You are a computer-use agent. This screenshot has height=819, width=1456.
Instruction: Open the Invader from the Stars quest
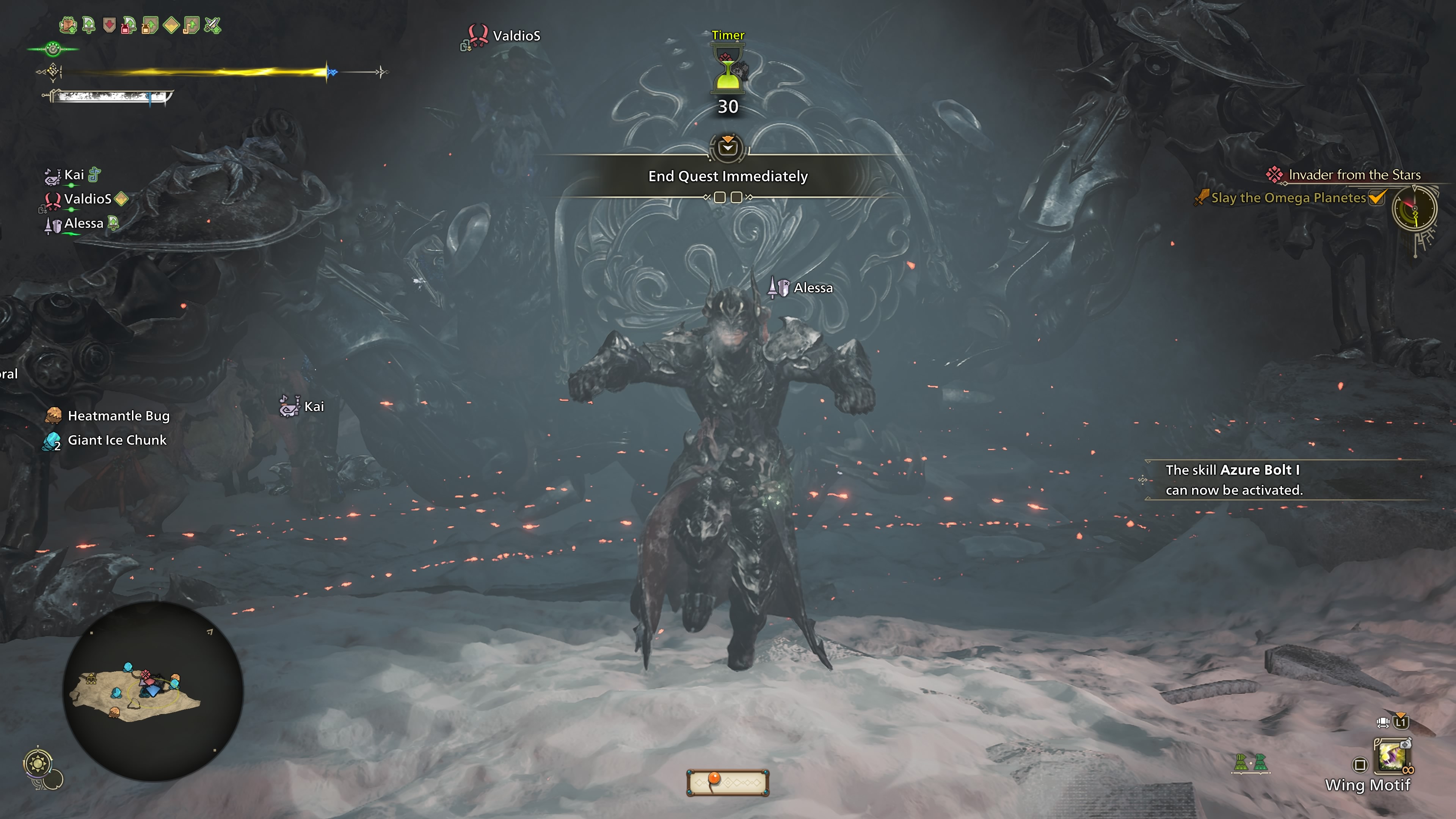coord(1354,175)
